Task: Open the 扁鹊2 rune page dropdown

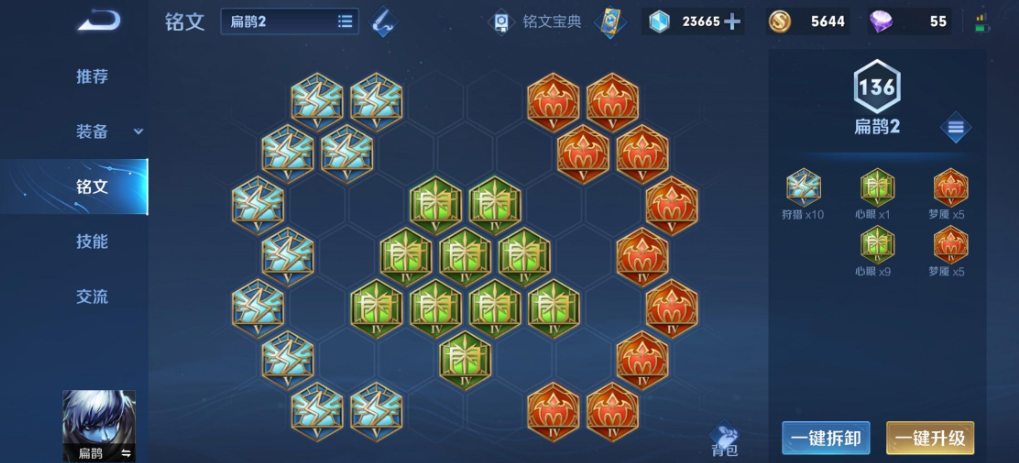Action: (290, 21)
